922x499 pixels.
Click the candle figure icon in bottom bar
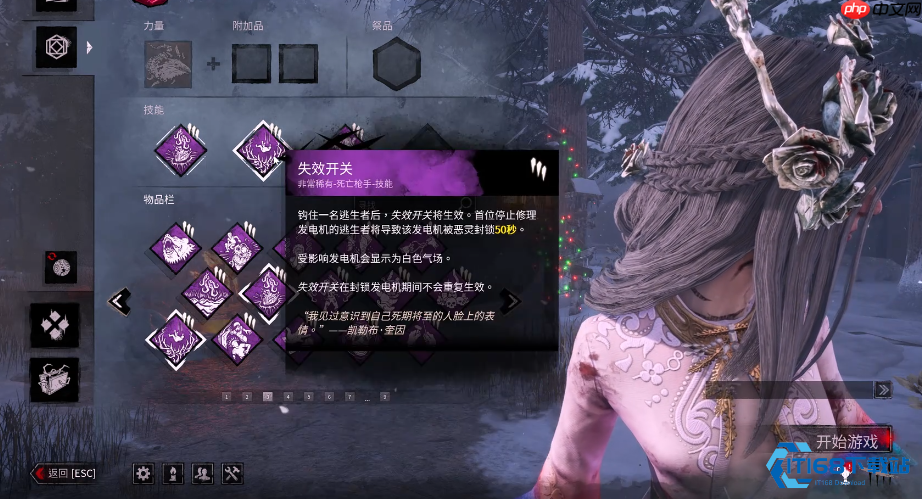point(173,473)
